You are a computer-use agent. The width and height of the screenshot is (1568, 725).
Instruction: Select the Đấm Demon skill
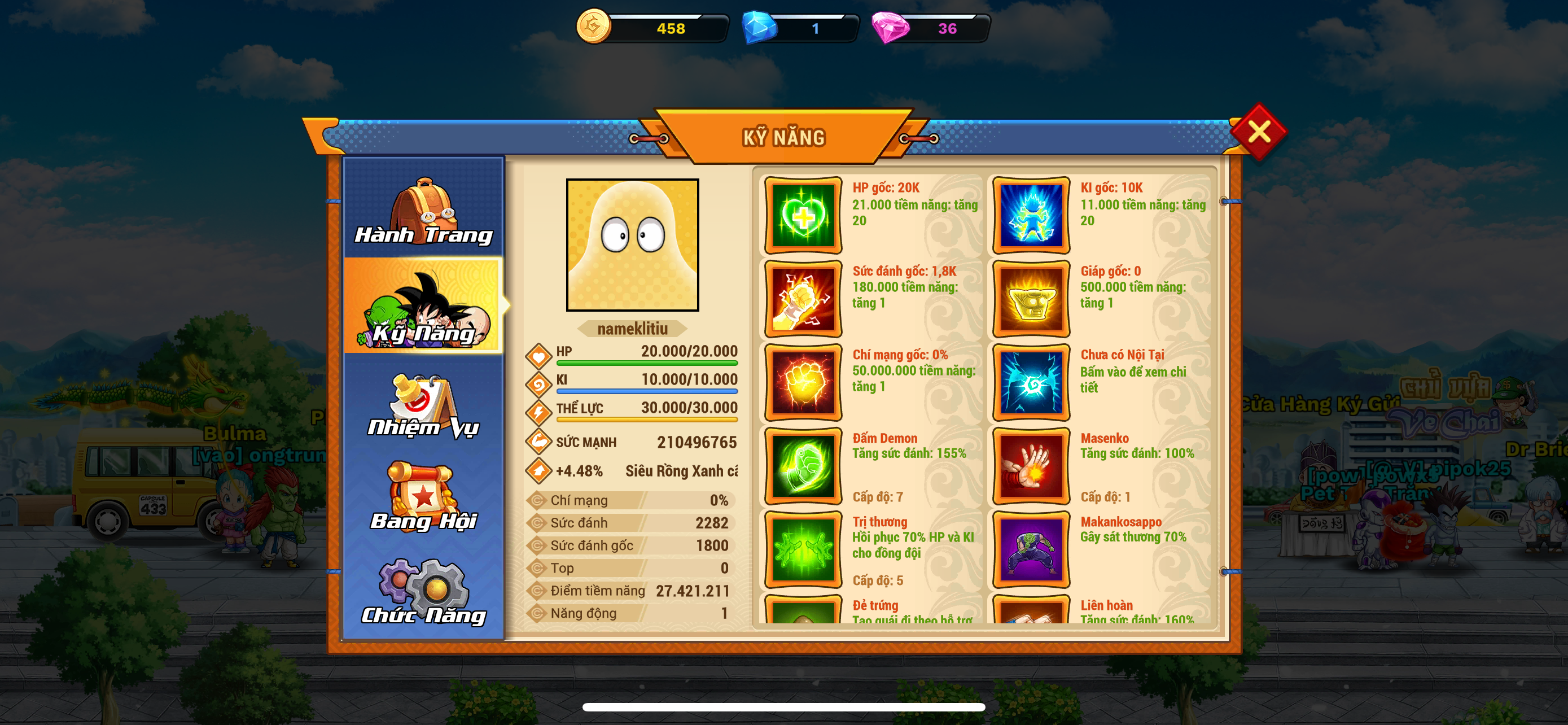(x=803, y=466)
